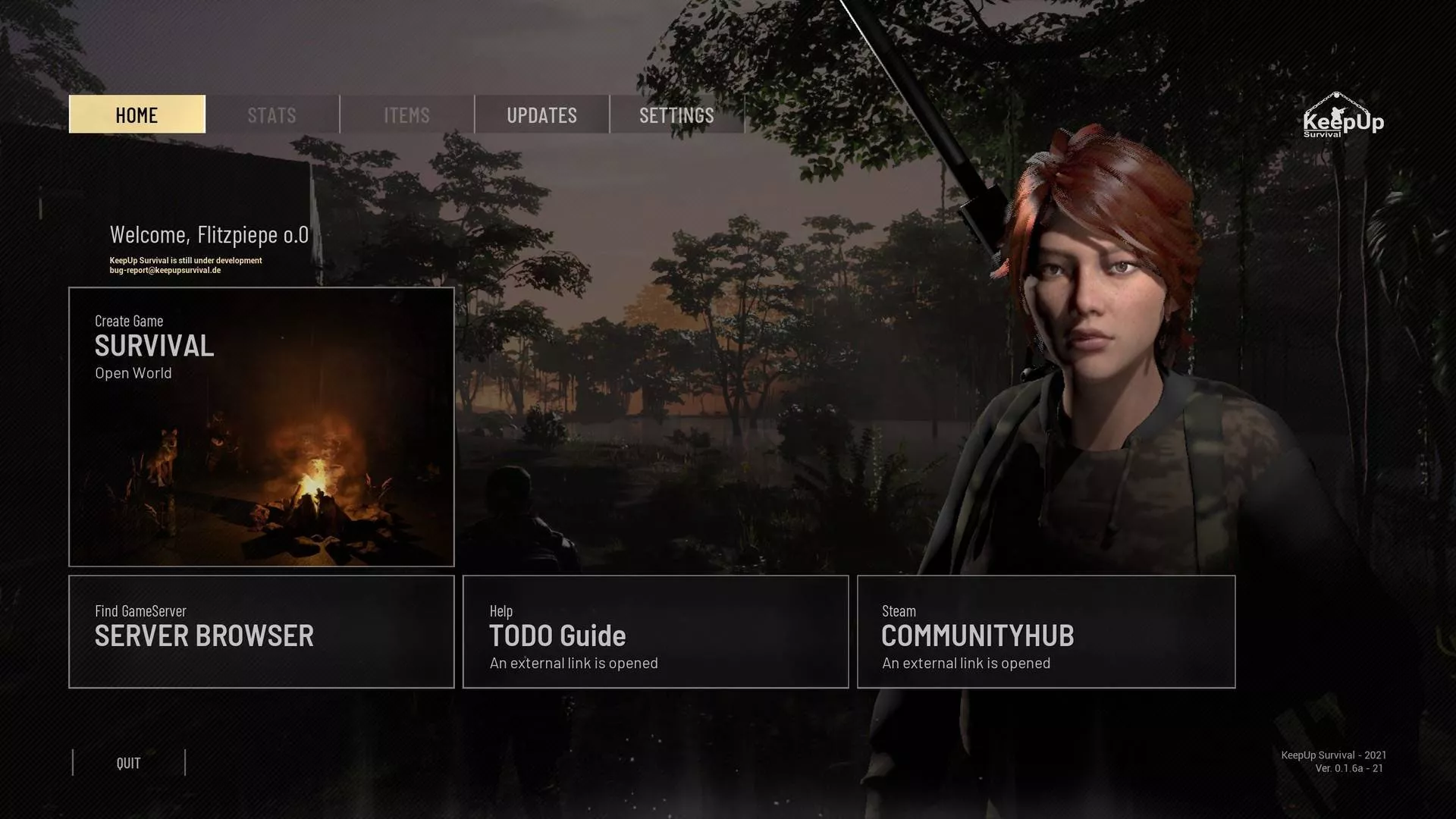This screenshot has height=819, width=1456.
Task: Show the UPDATES tab
Action: point(541,115)
